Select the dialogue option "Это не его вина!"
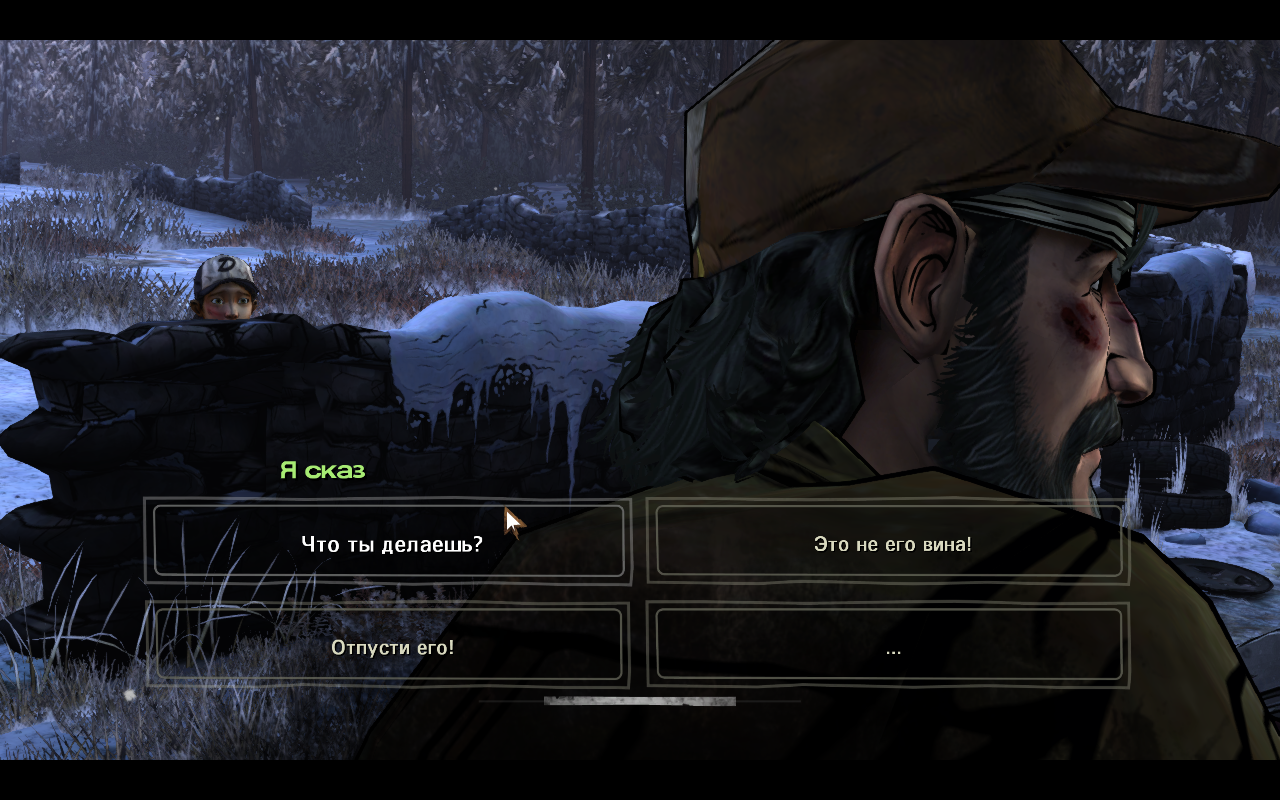 (x=891, y=544)
